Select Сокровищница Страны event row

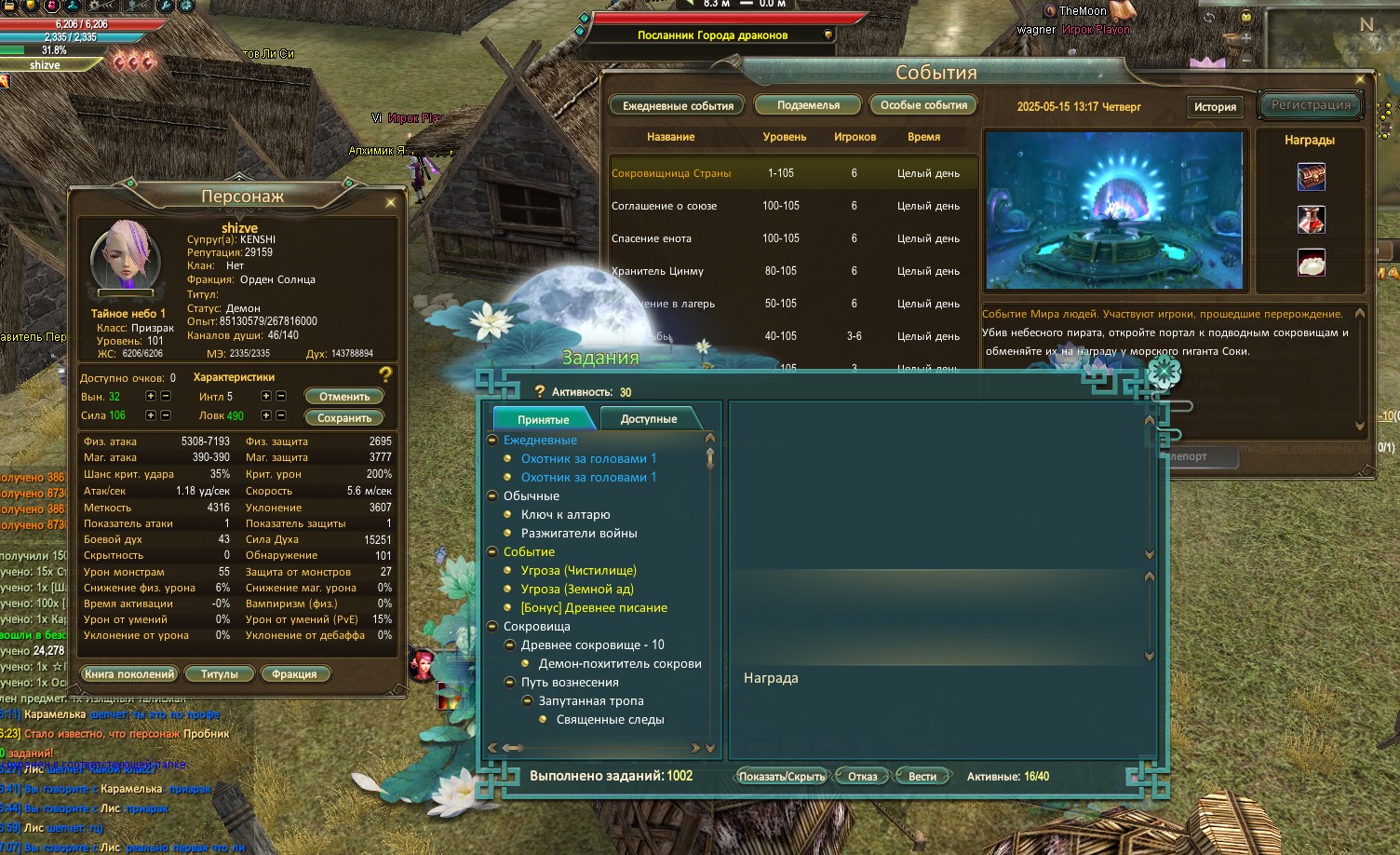[671, 173]
